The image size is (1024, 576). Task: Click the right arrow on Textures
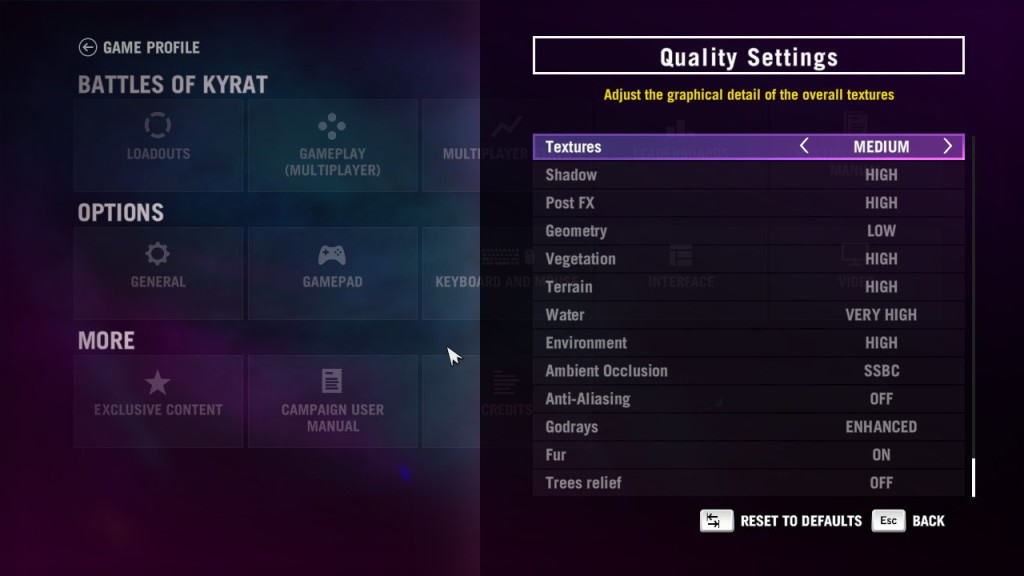947,147
